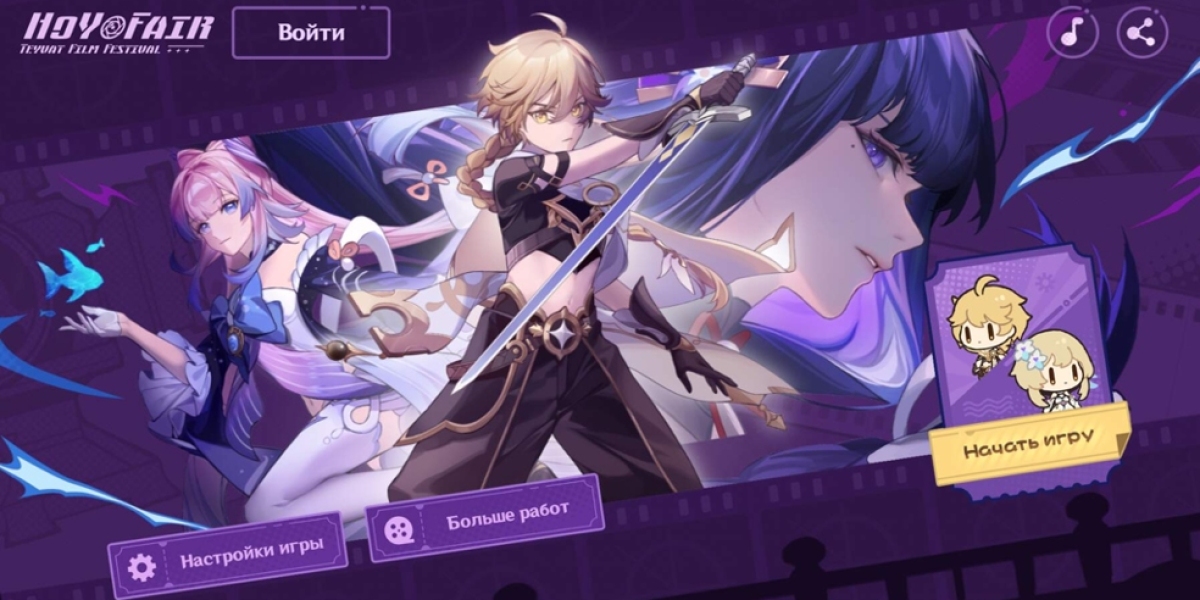
Task: Click the HoYoFair logo
Action: coord(118,31)
